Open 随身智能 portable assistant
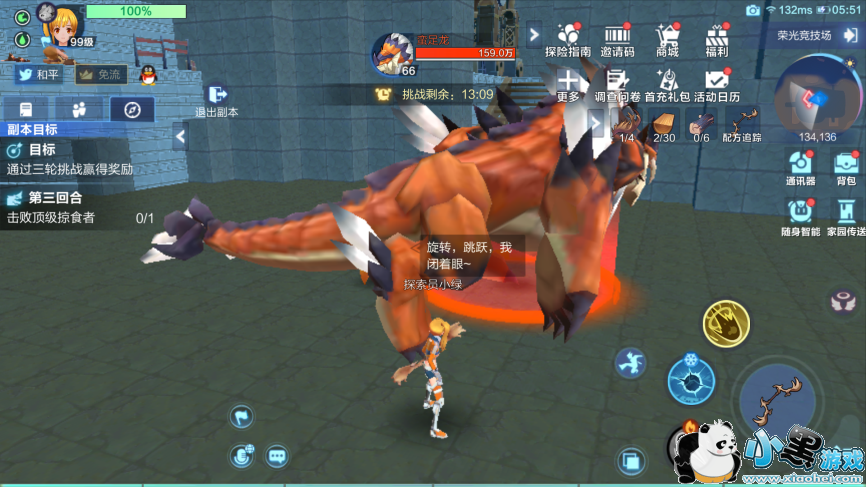 tap(800, 215)
